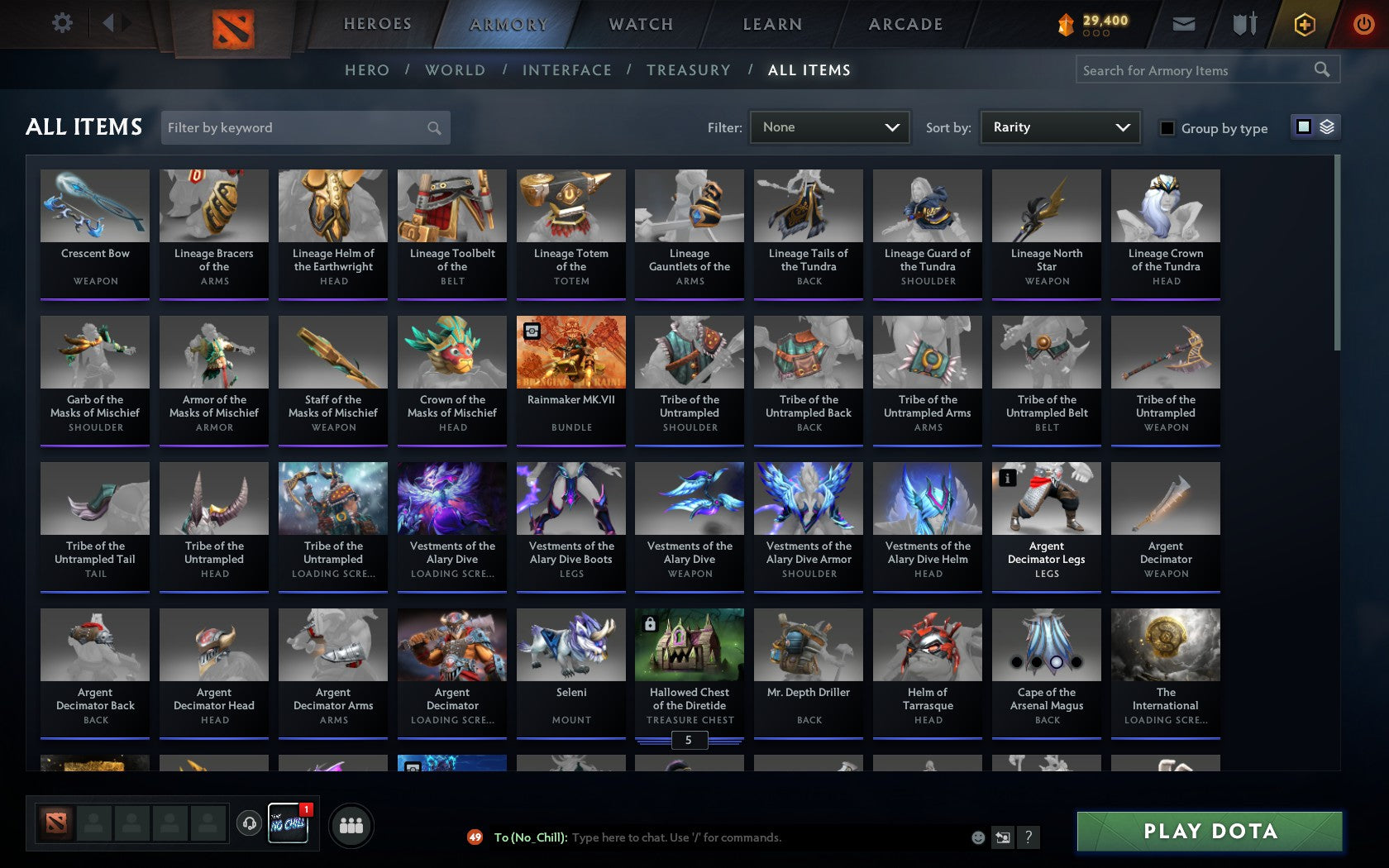
Task: Open your mail inbox envelope icon
Action: point(1184,24)
